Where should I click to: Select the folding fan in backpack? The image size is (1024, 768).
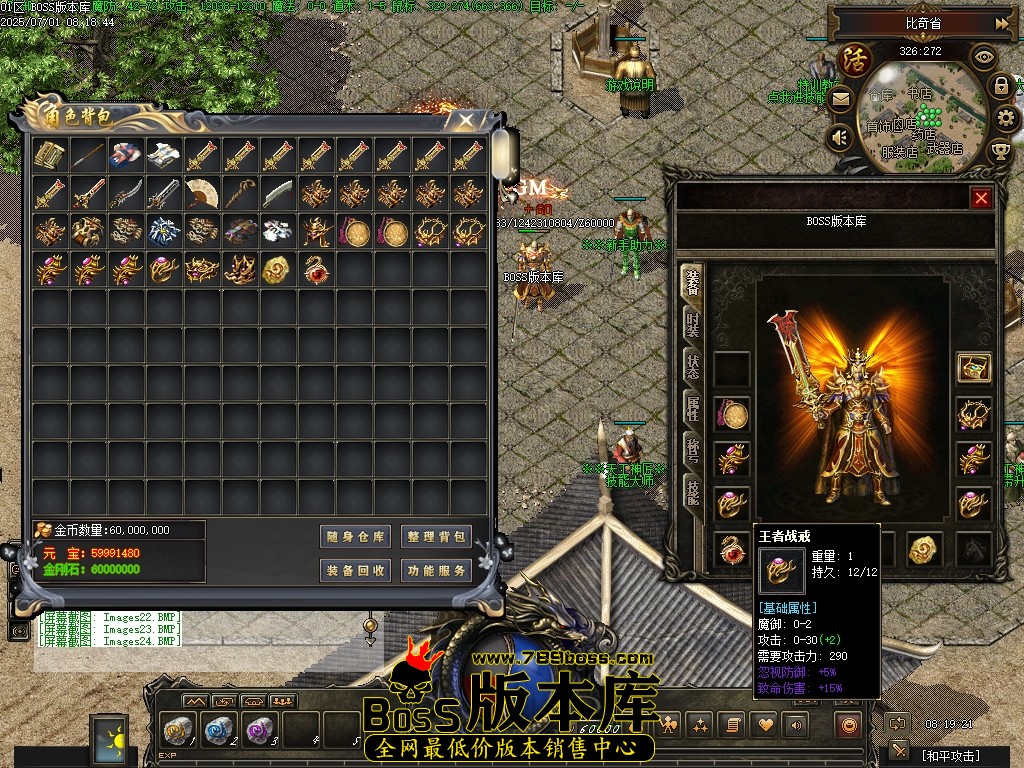[x=202, y=193]
